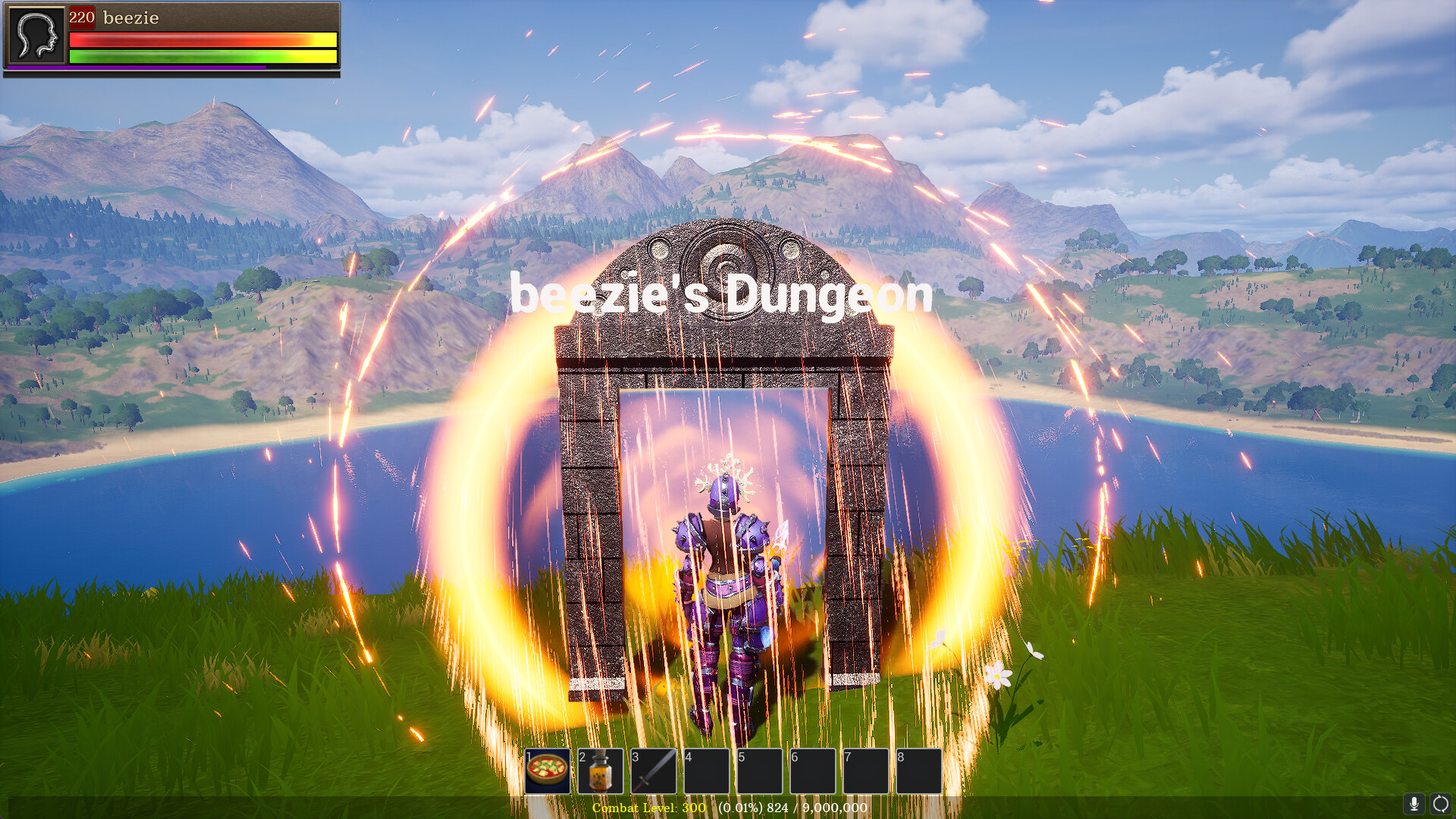The width and height of the screenshot is (1456, 819).
Task: Enable empty hotbar slot 4
Action: (708, 770)
